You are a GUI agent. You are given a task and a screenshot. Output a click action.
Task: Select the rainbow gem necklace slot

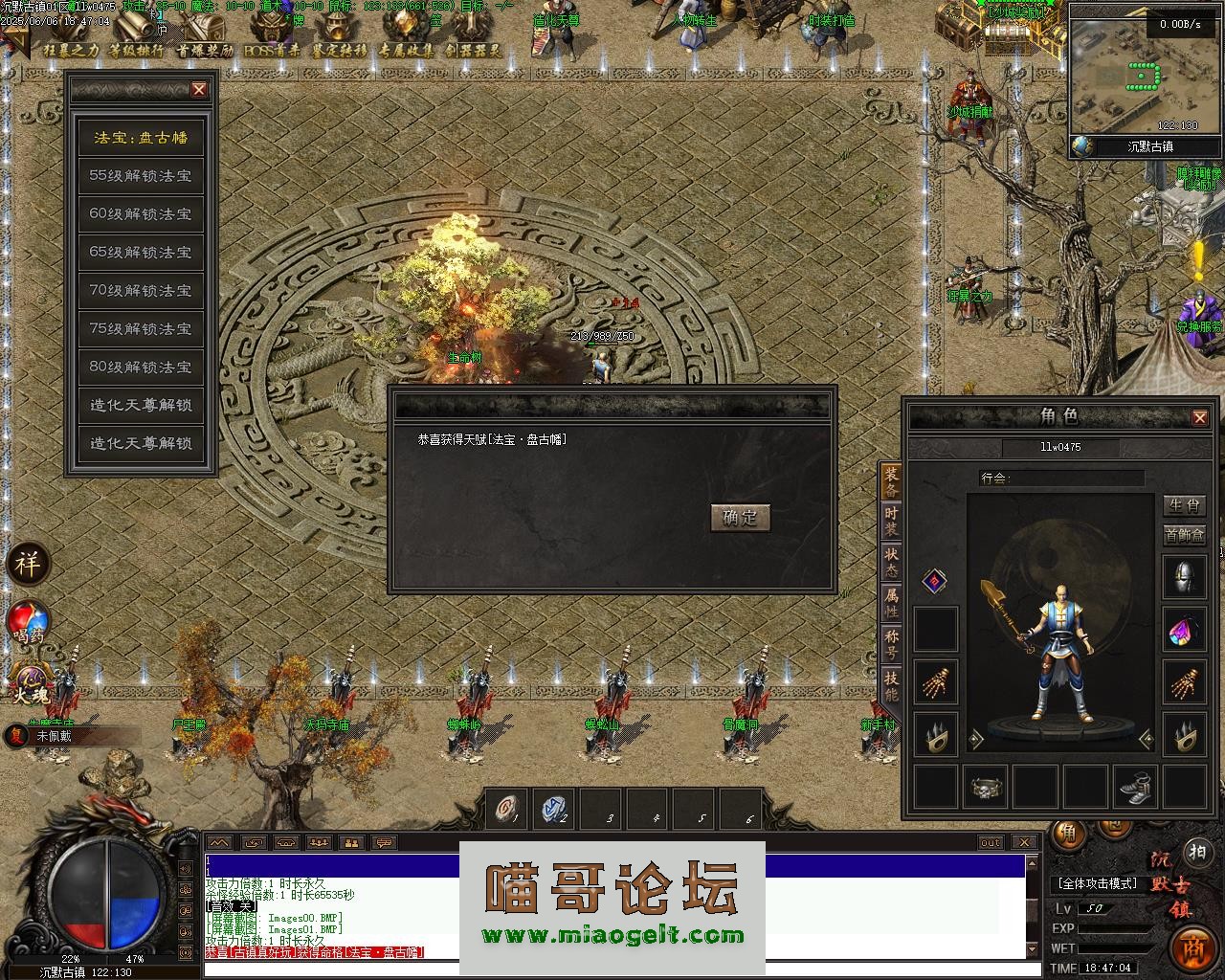click(1184, 631)
